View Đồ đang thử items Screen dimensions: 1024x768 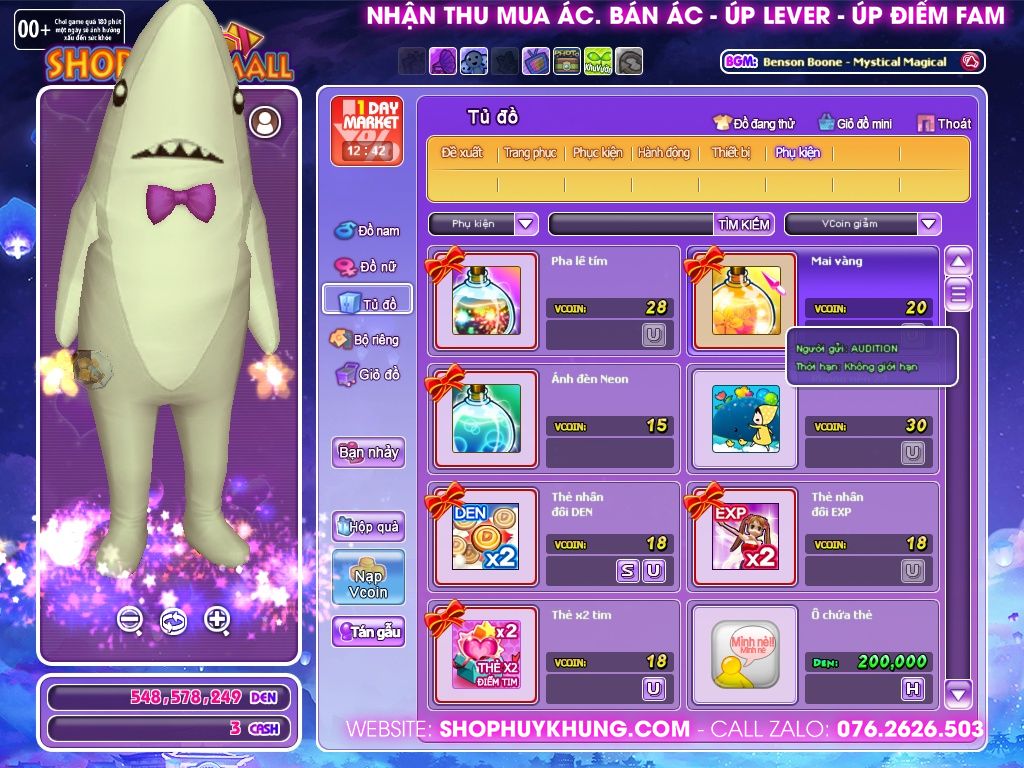[x=754, y=123]
